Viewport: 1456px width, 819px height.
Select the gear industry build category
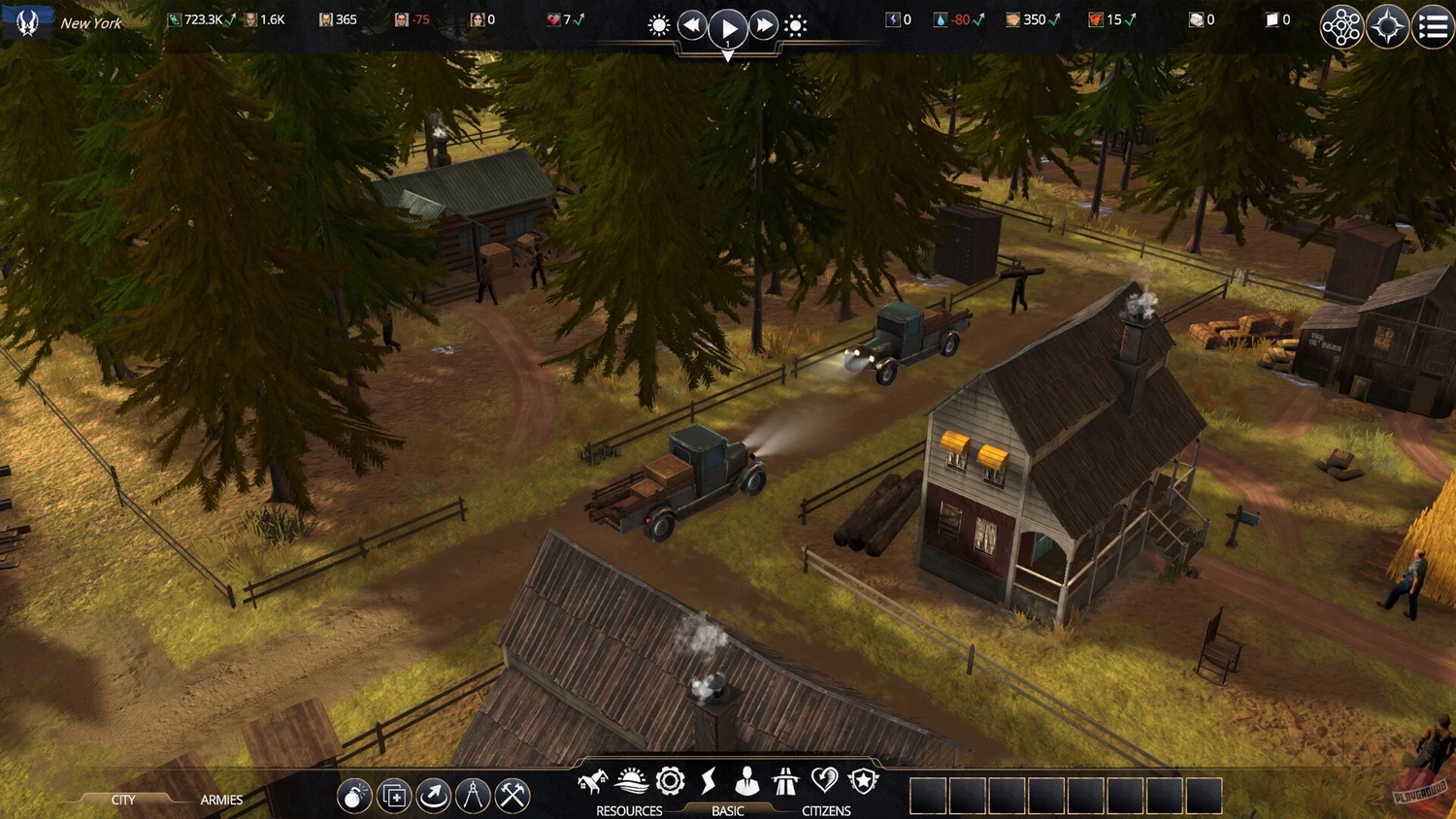tap(671, 781)
